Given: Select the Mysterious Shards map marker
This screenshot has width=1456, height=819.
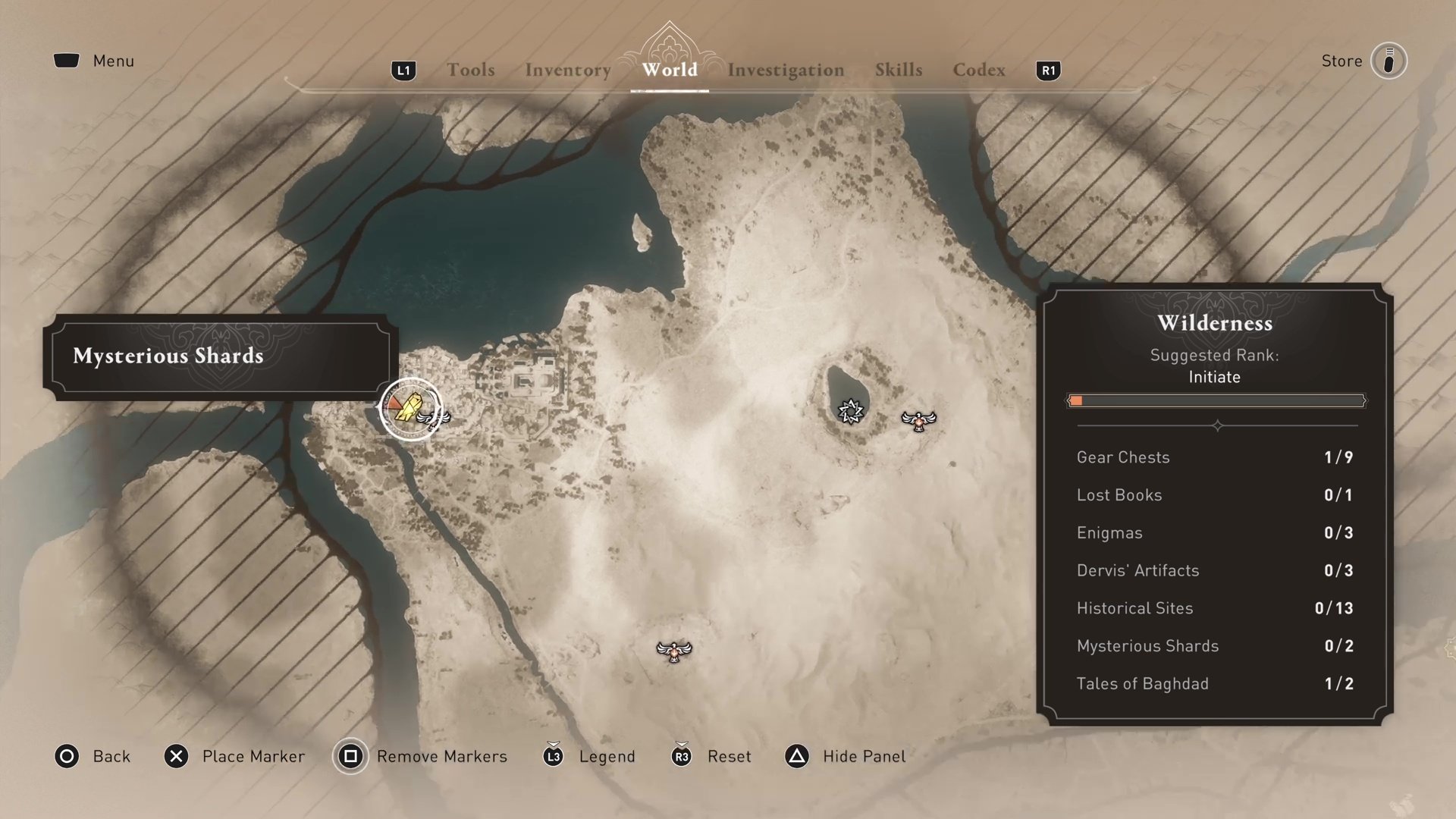Looking at the screenshot, I should [409, 408].
